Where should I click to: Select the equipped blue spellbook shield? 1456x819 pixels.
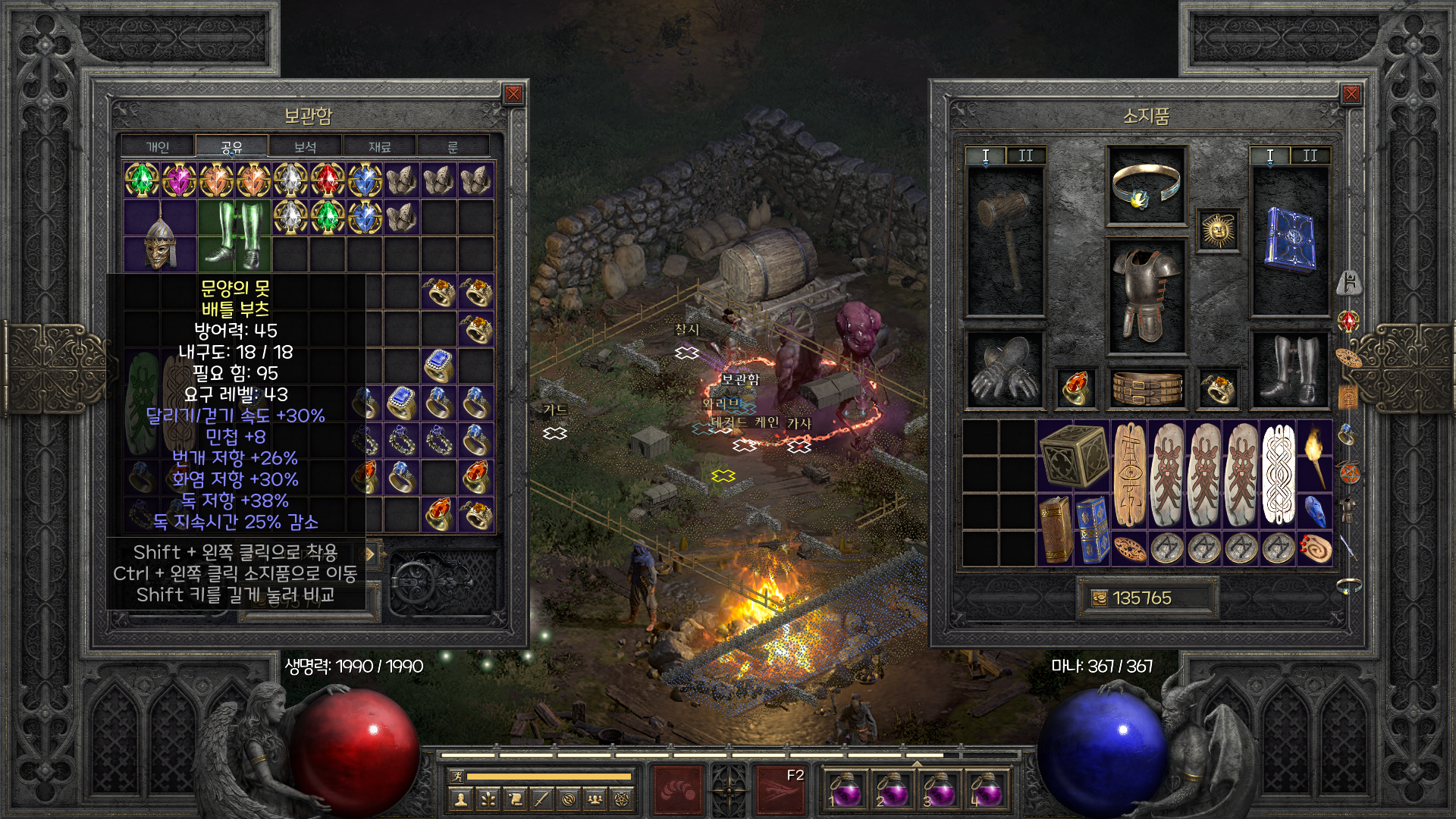click(x=1290, y=240)
